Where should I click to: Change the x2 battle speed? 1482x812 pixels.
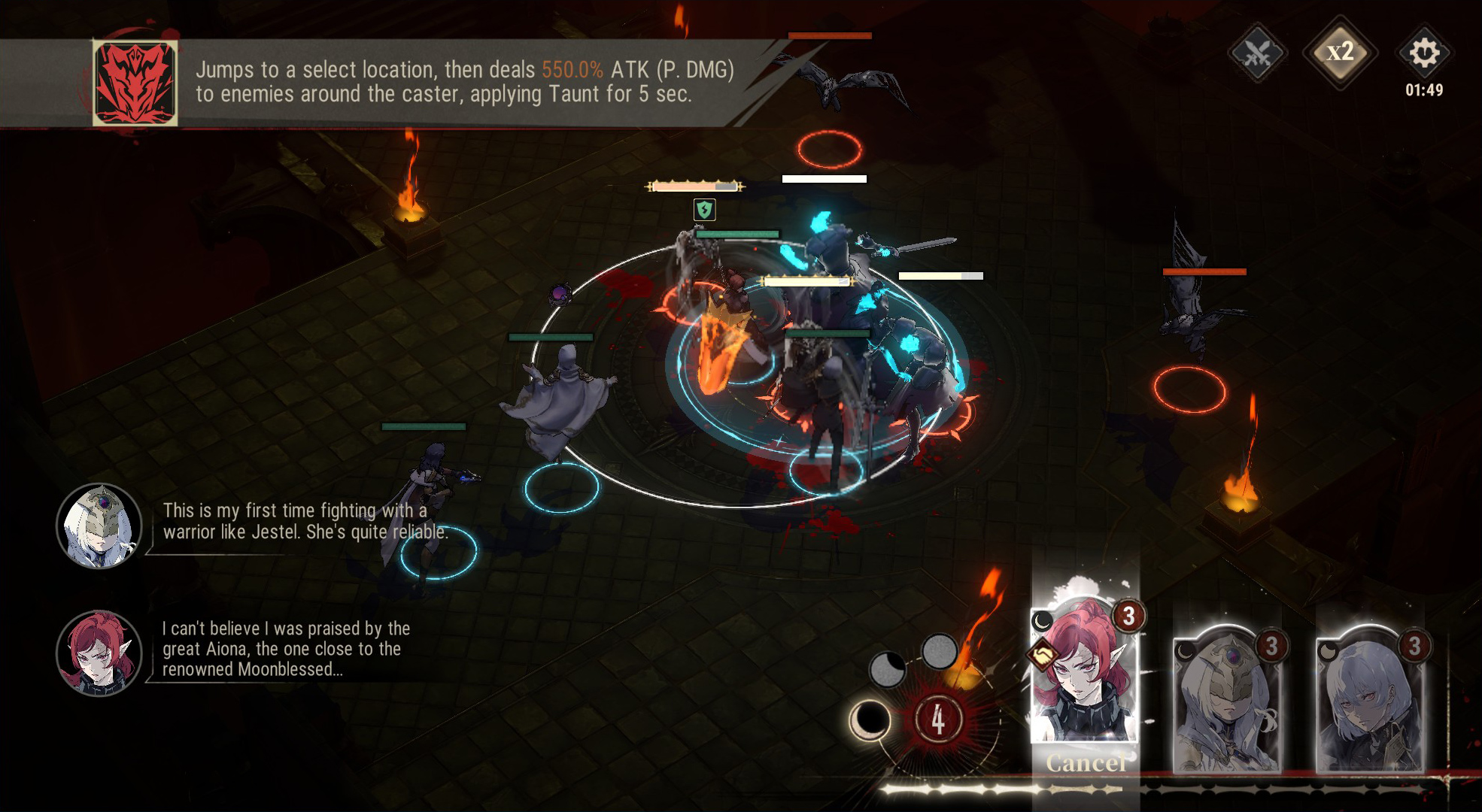1340,53
